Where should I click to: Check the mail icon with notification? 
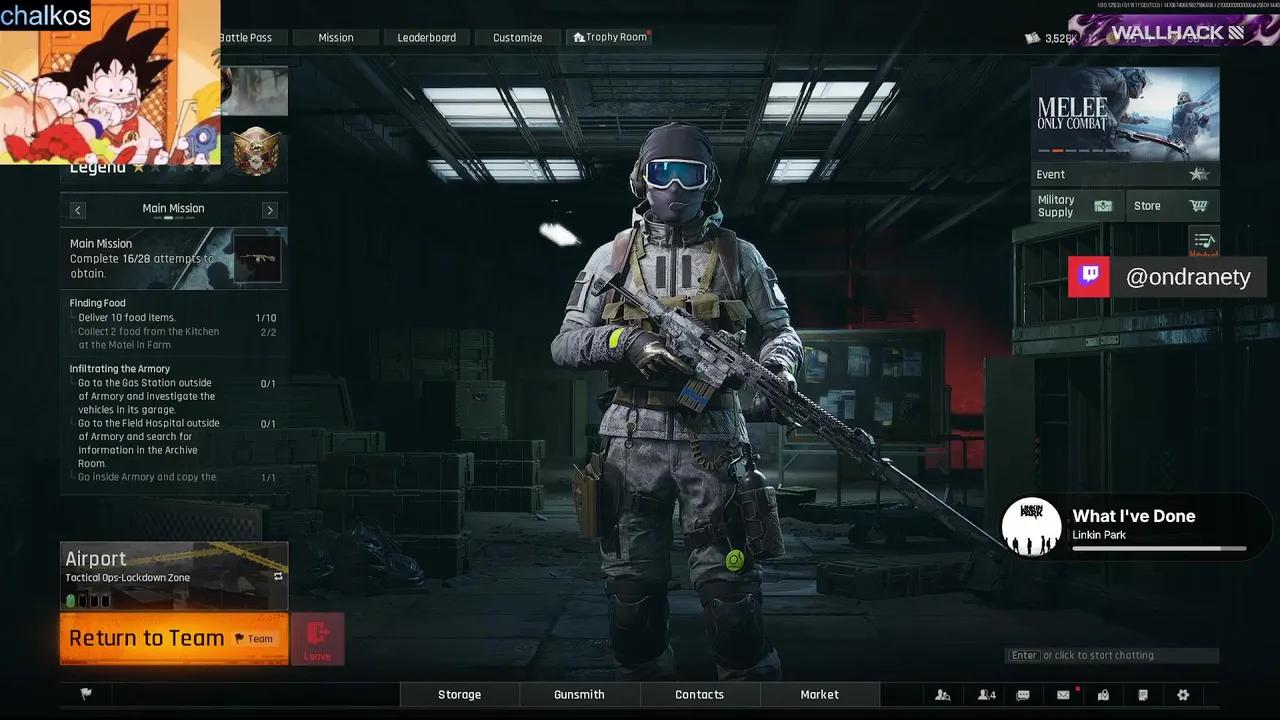[x=1062, y=694]
